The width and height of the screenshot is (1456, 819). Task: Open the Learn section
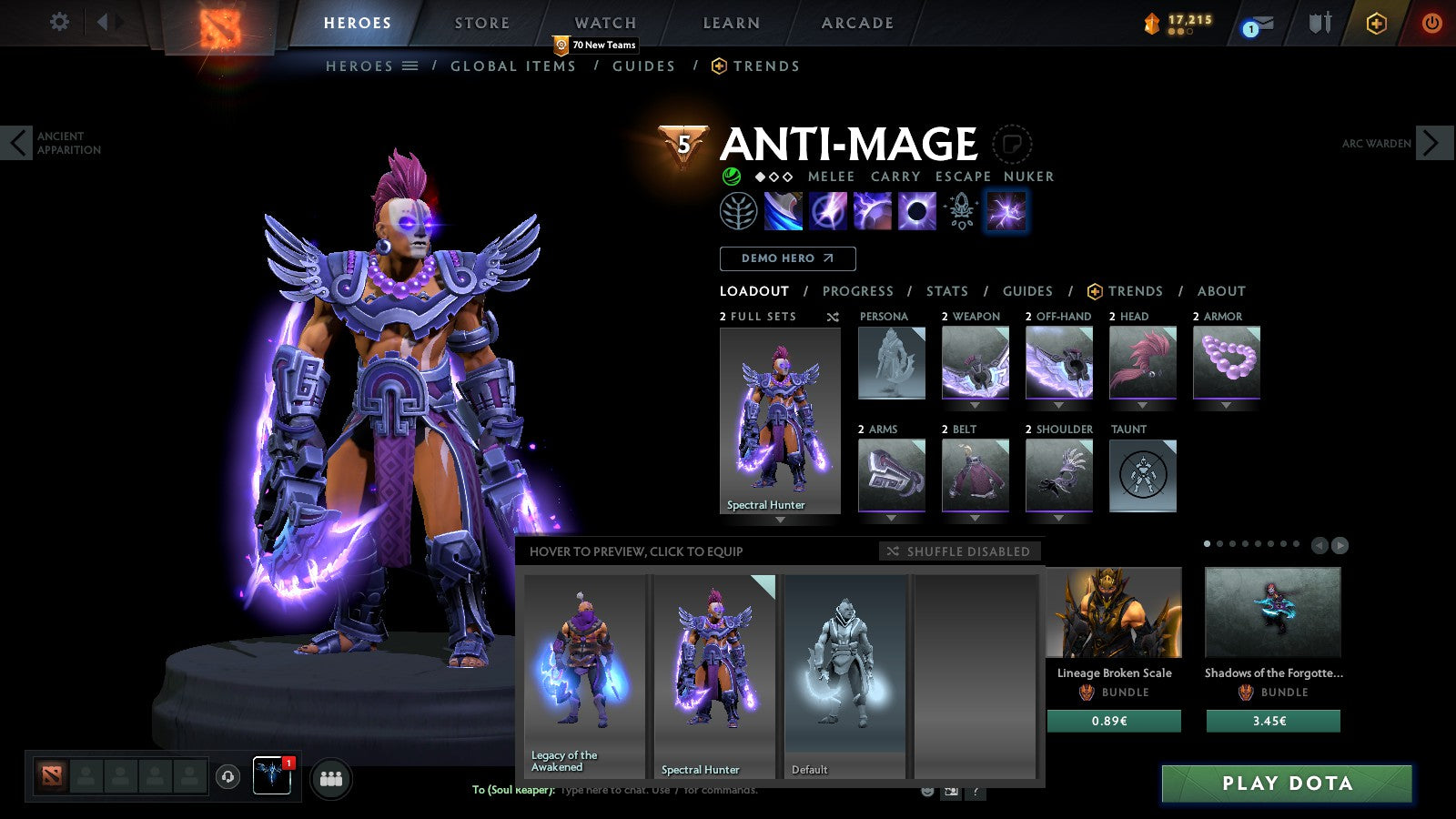(731, 23)
